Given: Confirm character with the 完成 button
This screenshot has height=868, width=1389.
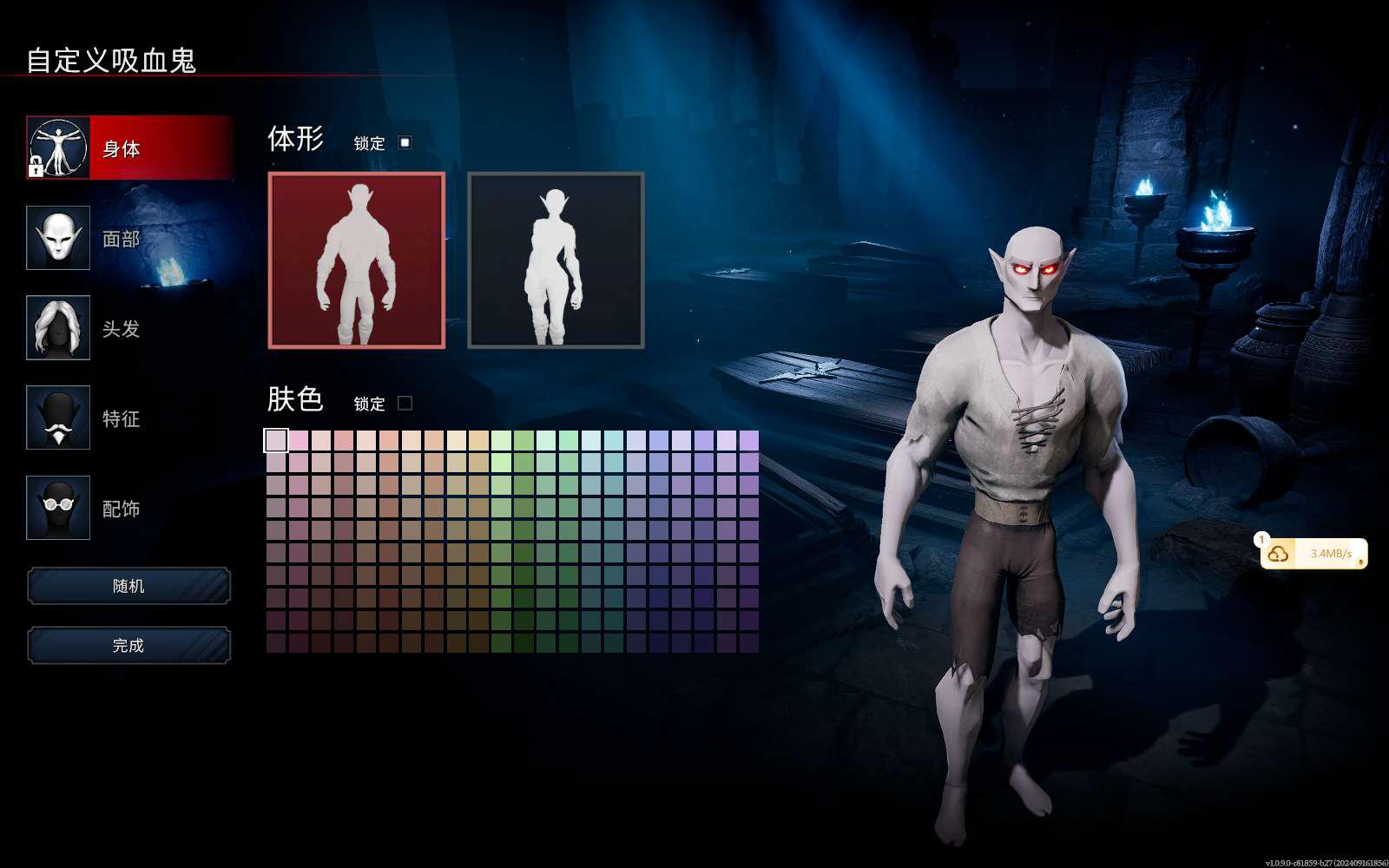Looking at the screenshot, I should (x=128, y=645).
